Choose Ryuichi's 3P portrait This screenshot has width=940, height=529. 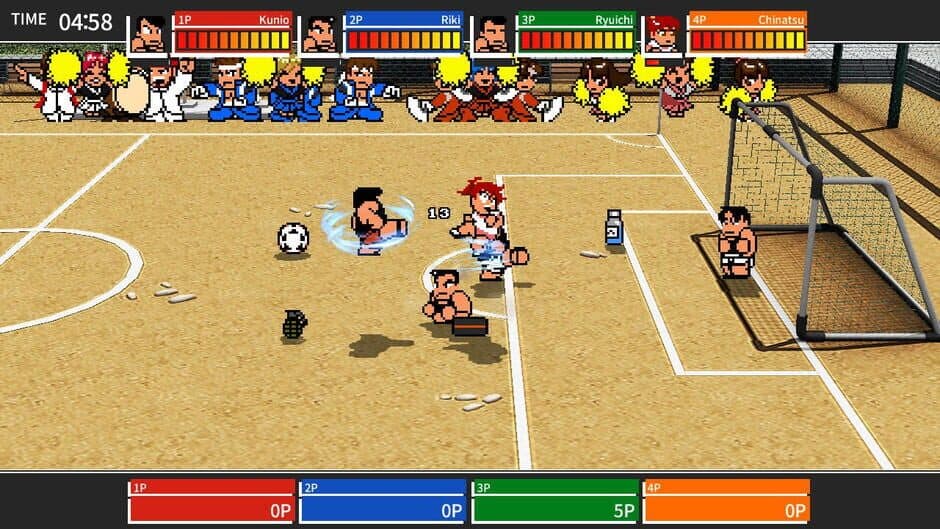[492, 34]
